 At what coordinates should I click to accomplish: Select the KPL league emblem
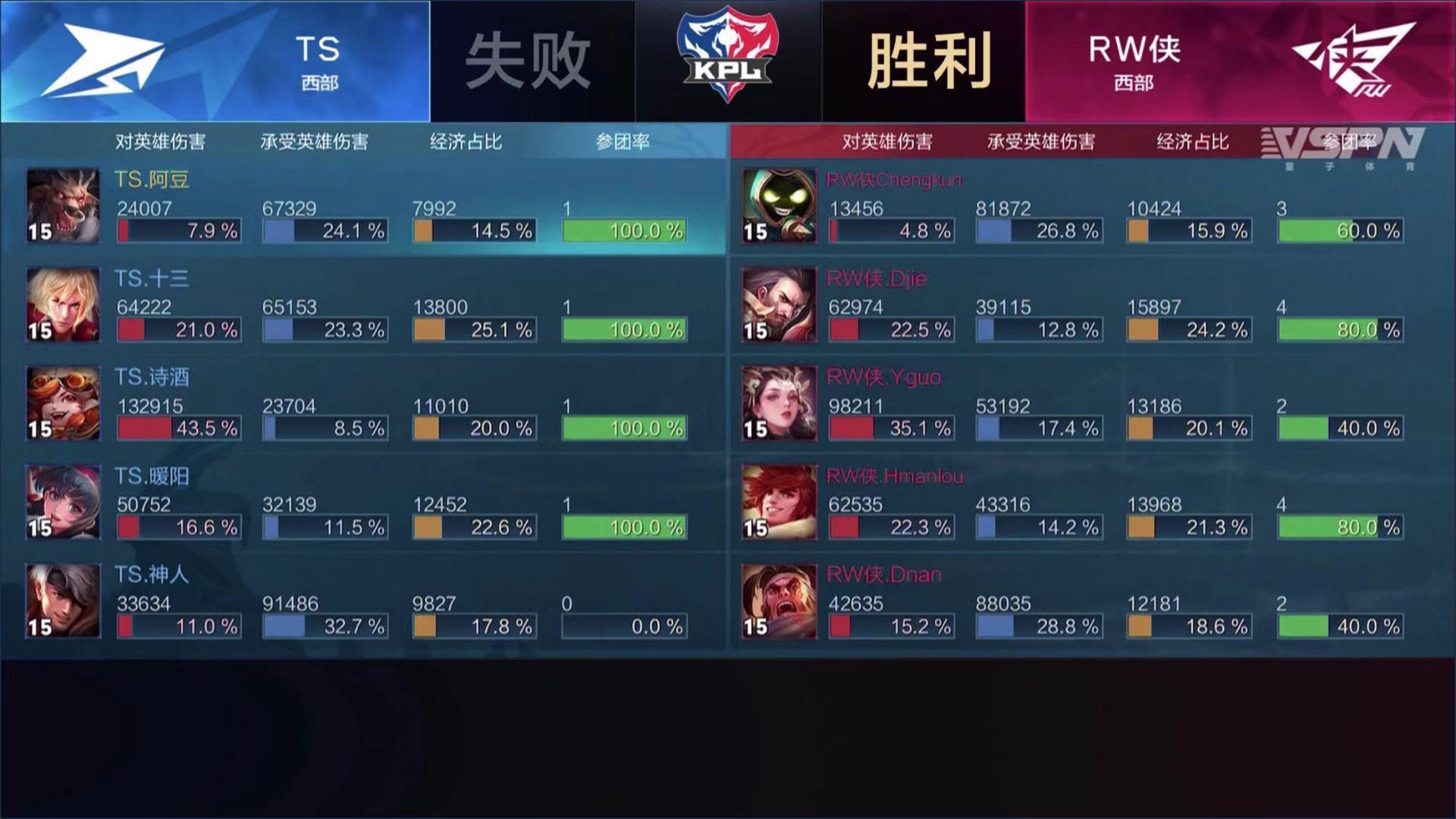coord(728,53)
